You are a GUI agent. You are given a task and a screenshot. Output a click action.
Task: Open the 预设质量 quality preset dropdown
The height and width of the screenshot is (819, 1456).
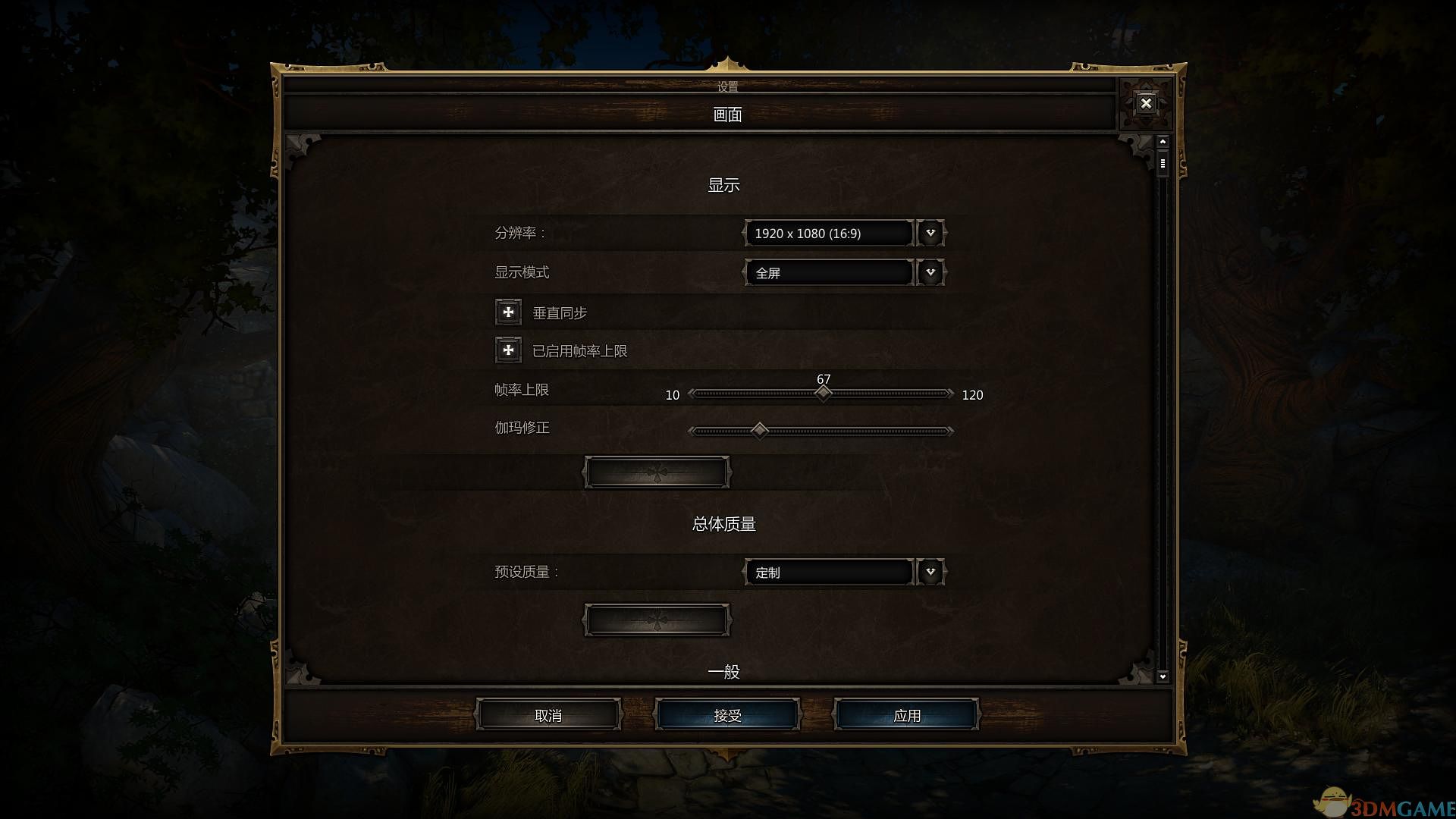(930, 571)
